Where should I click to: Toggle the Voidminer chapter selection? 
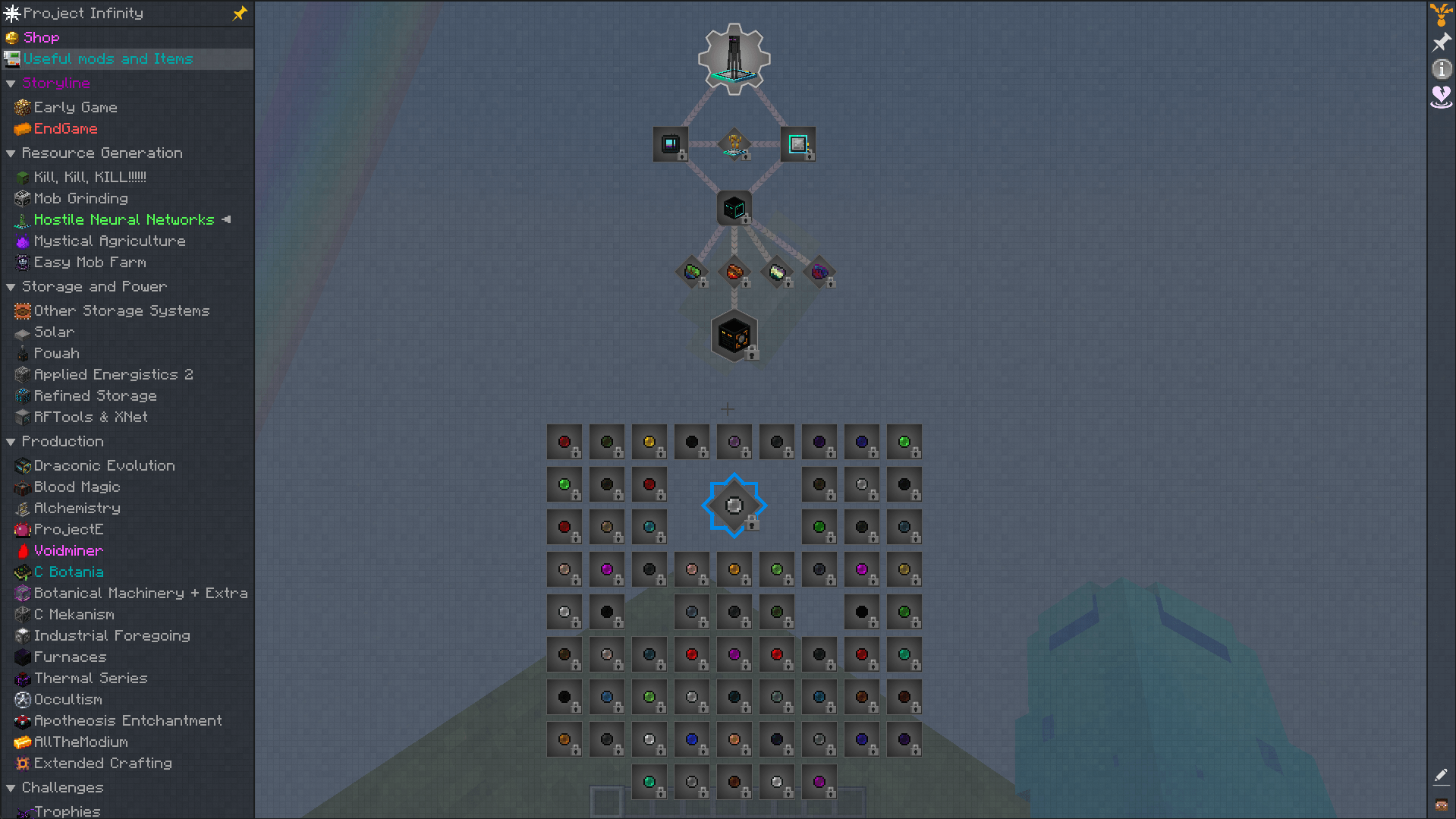[x=68, y=550]
